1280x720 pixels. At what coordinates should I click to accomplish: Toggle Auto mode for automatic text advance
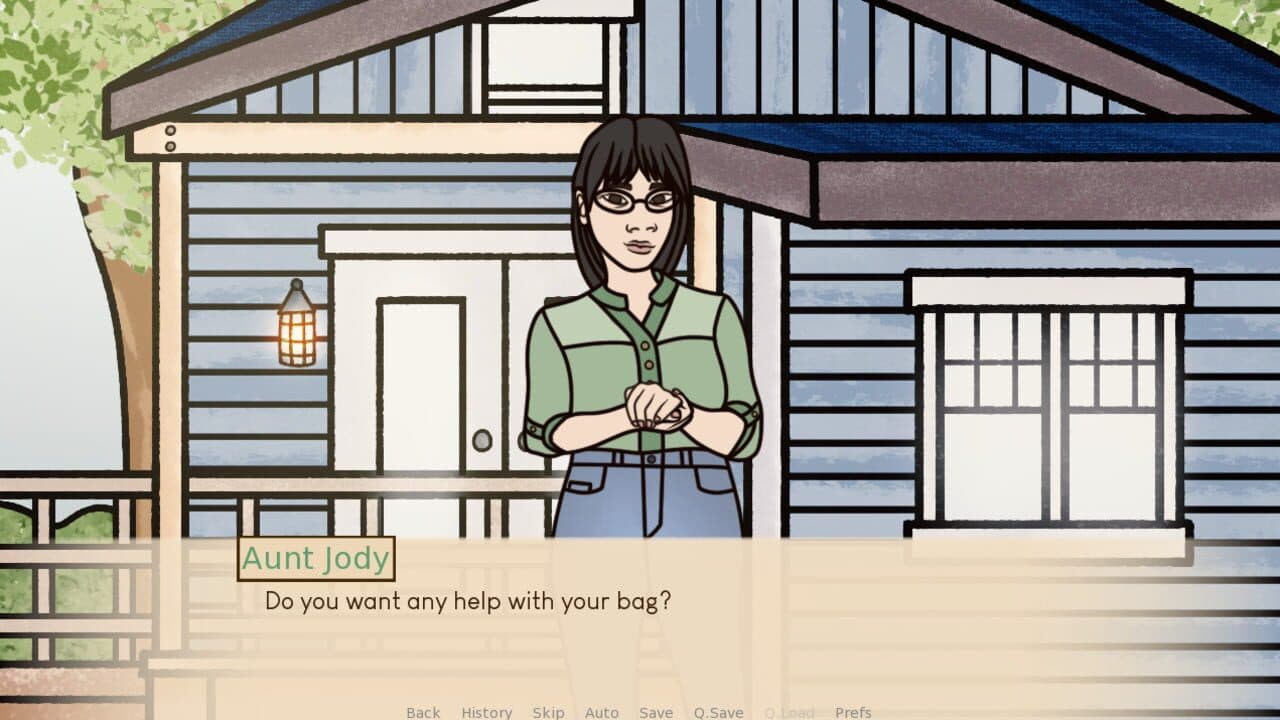click(x=602, y=712)
